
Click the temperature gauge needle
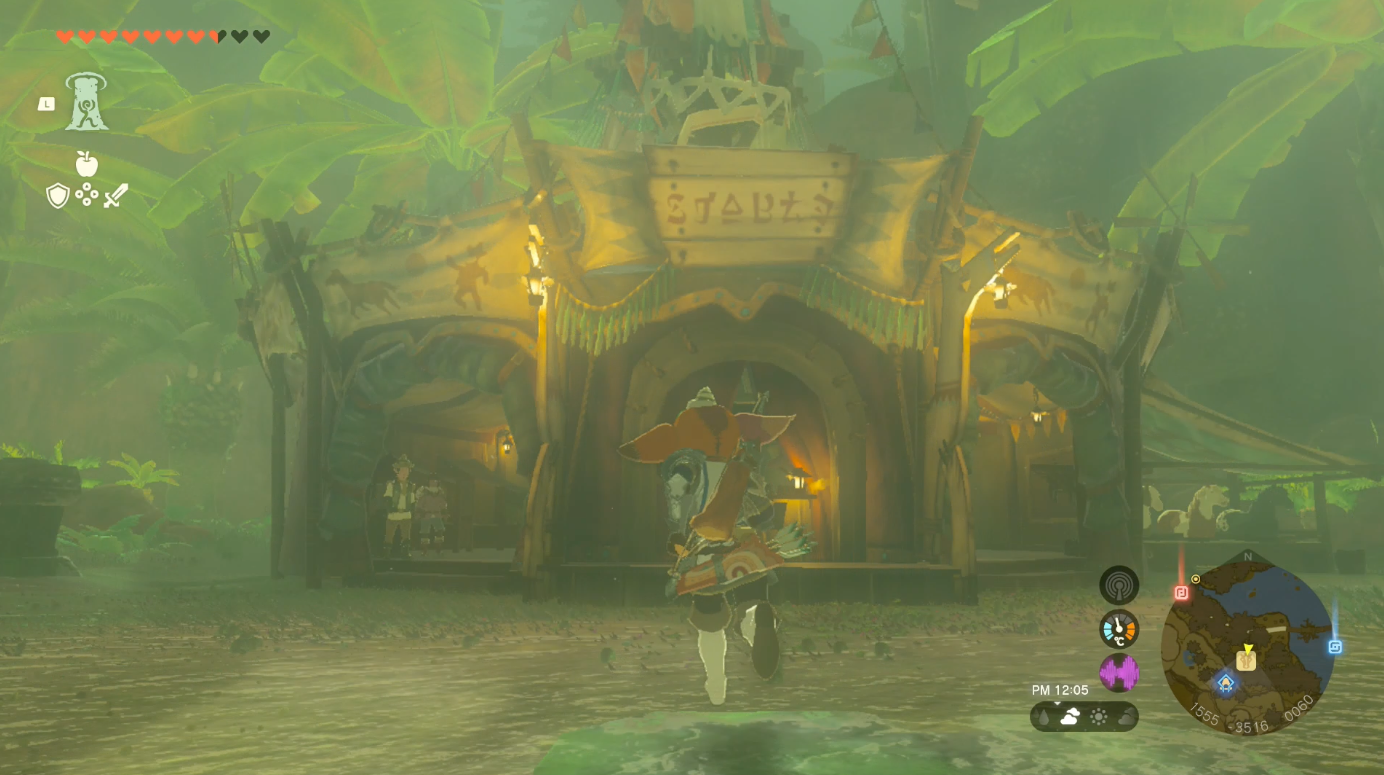click(1118, 626)
